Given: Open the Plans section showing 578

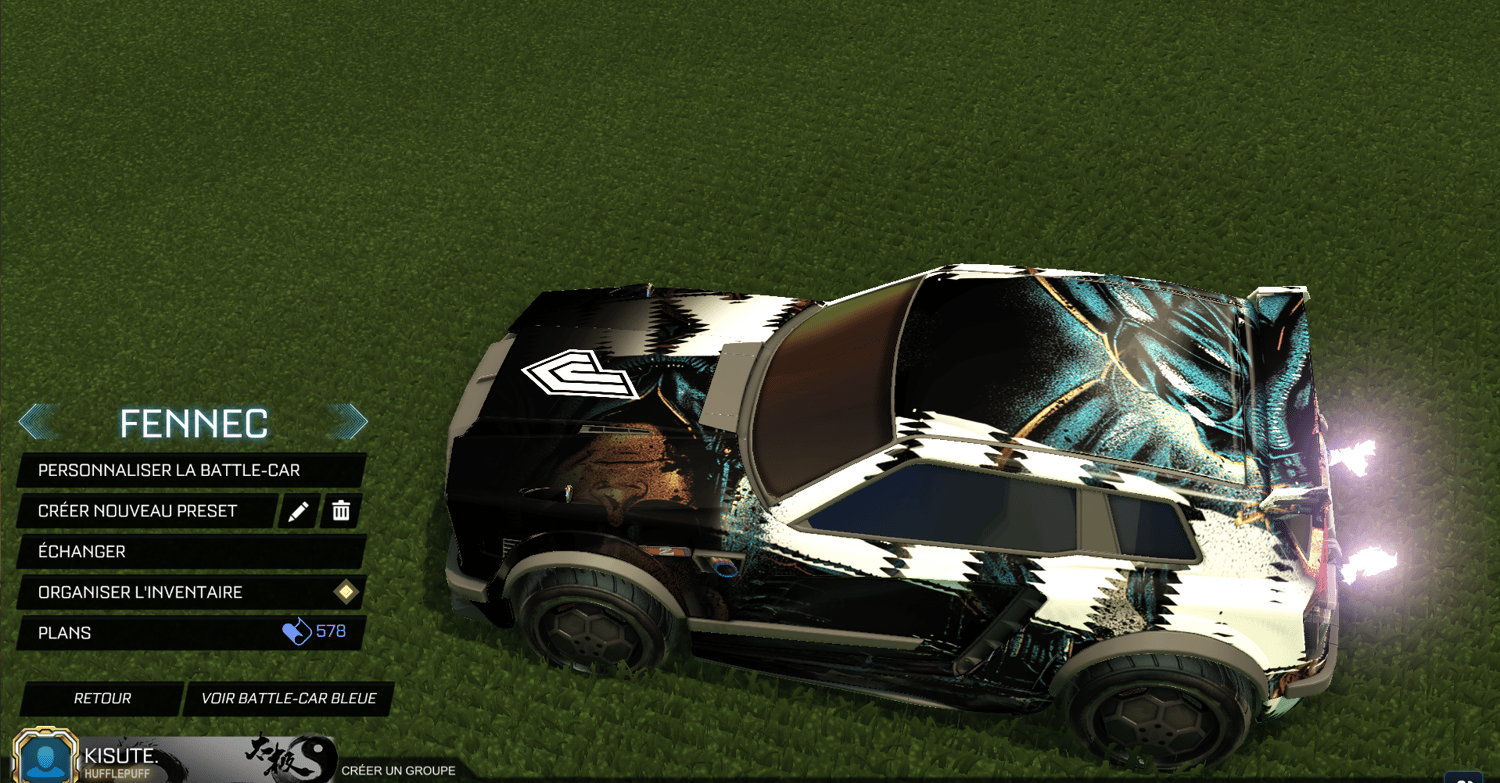Looking at the screenshot, I should [130, 632].
